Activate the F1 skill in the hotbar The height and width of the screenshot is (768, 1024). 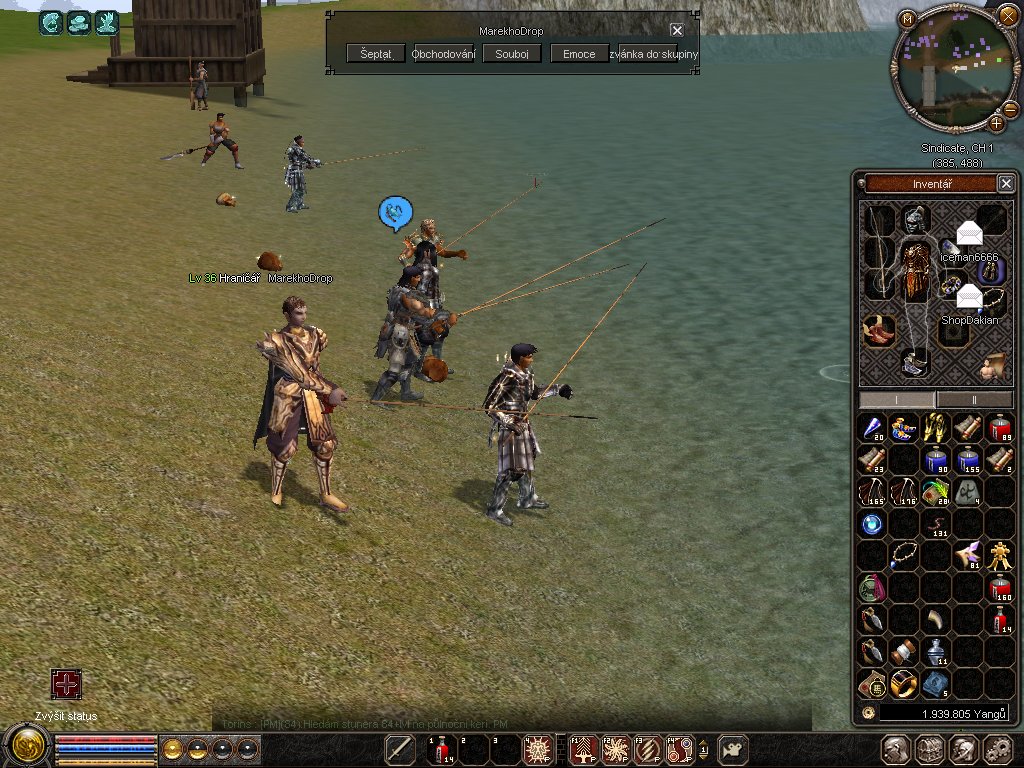(583, 749)
